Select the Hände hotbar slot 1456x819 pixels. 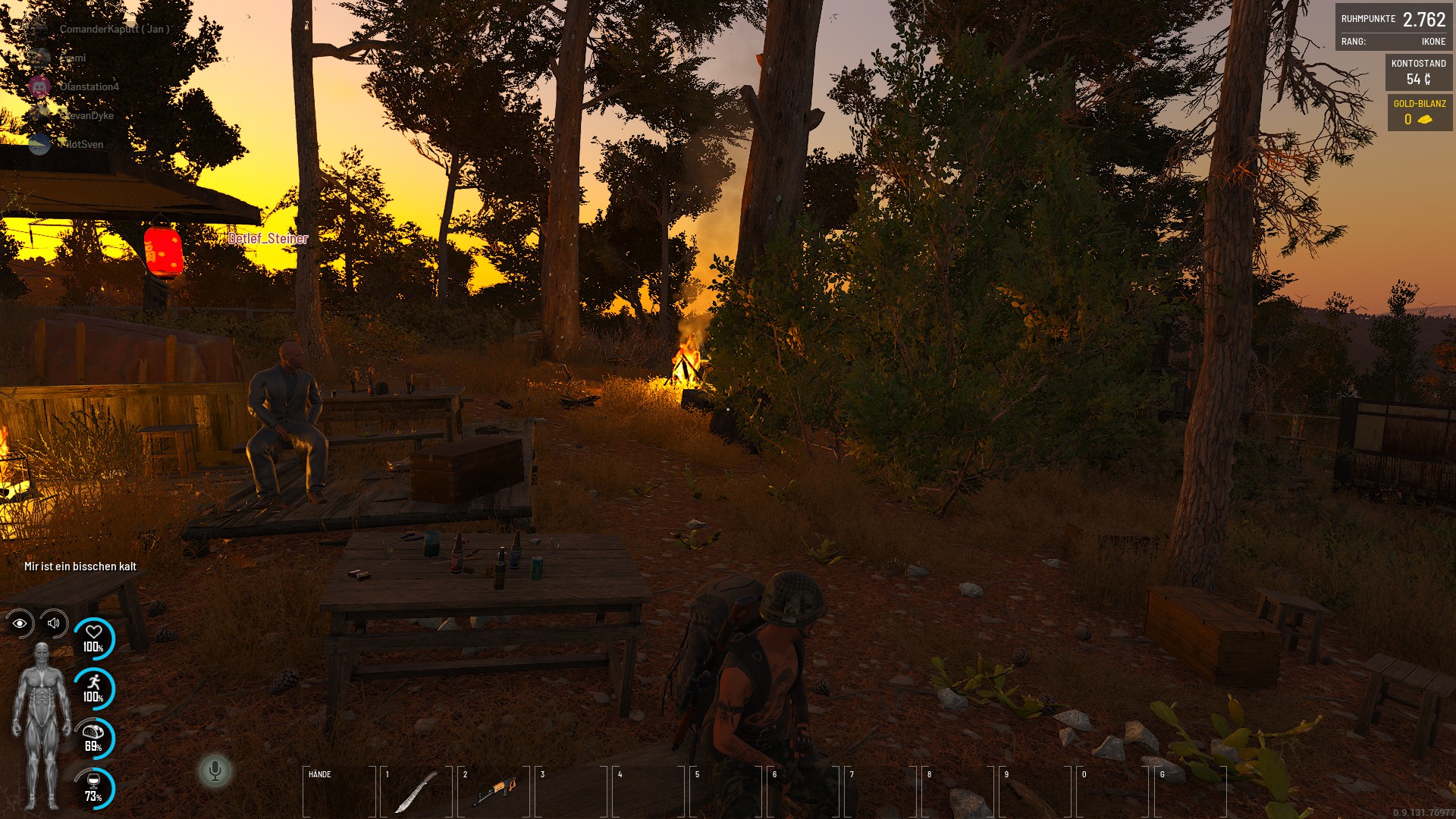[339, 792]
